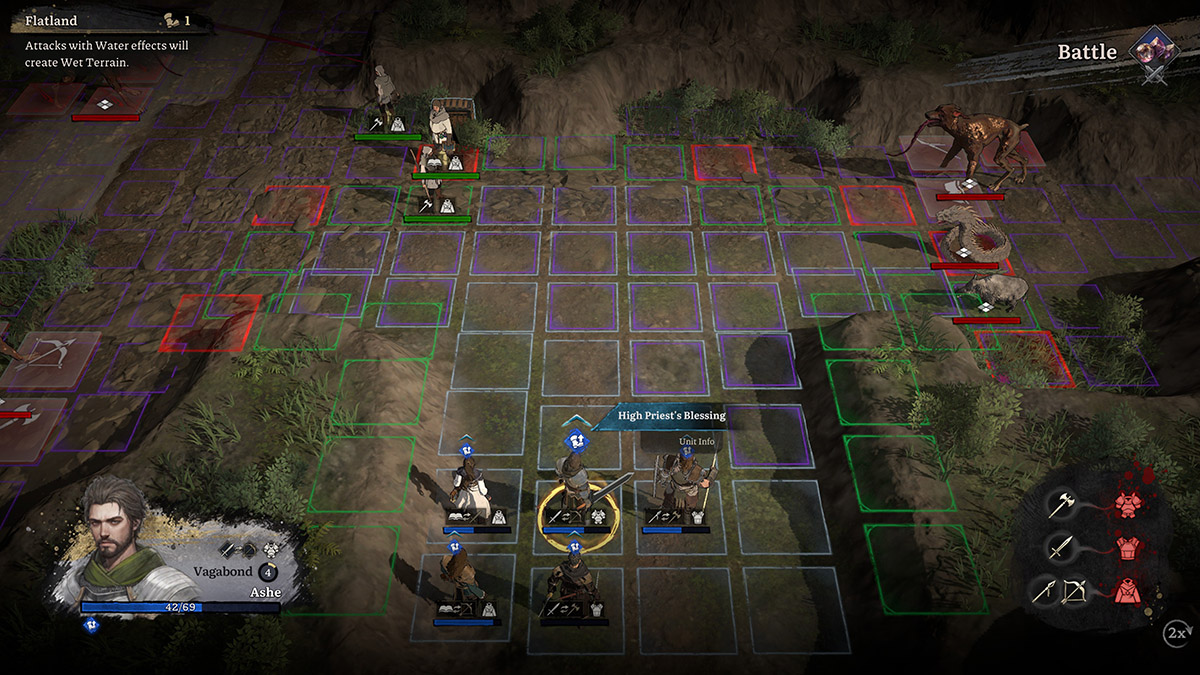Click the spear weapon icon in the legend
The height and width of the screenshot is (675, 1200).
(x=1047, y=591)
